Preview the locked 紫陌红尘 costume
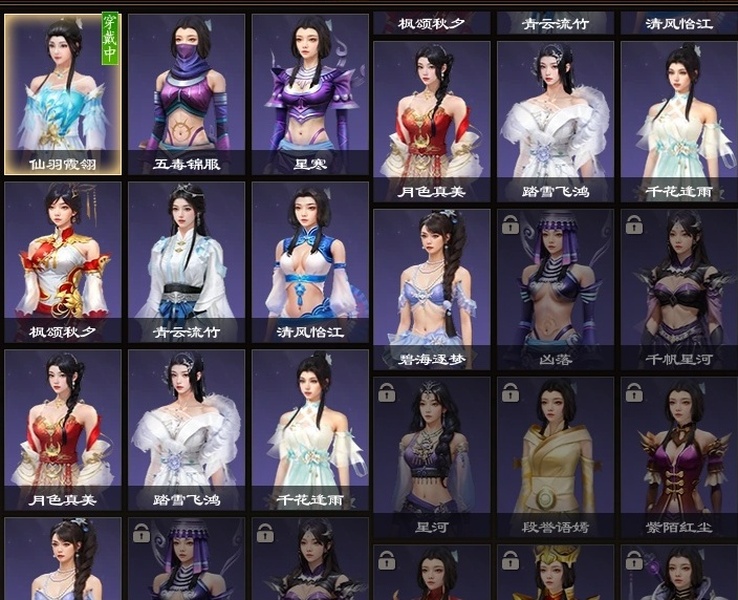Screen dimensions: 738x600 click(x=679, y=455)
